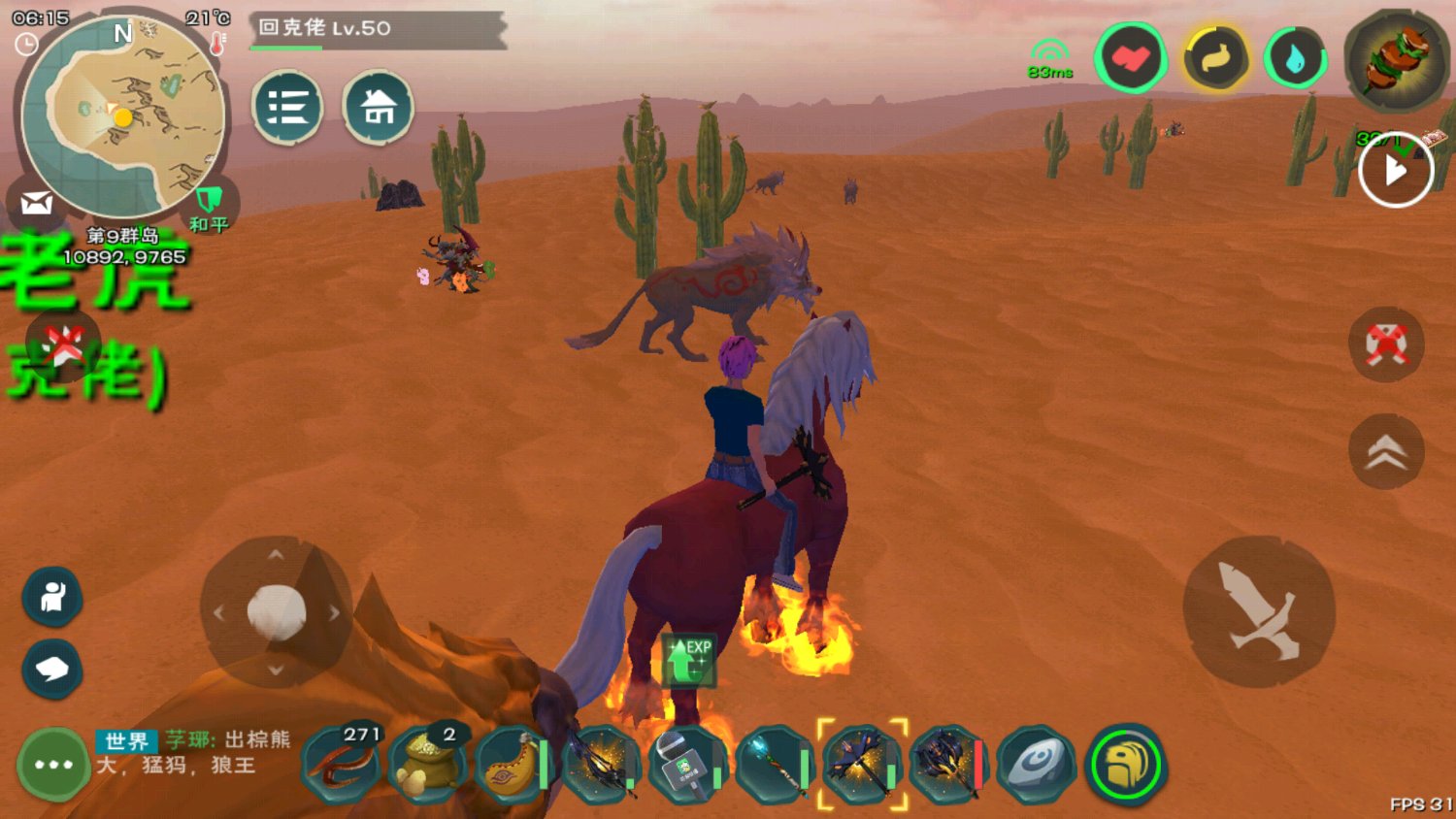Screen dimensions: 1456x819
Task: Open the chat speech bubble button
Action: point(52,669)
